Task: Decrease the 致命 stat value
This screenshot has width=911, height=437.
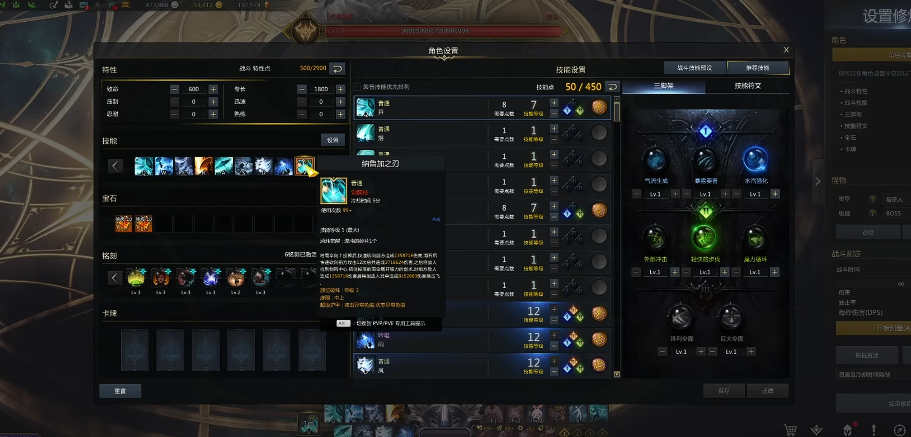Action: [175, 89]
